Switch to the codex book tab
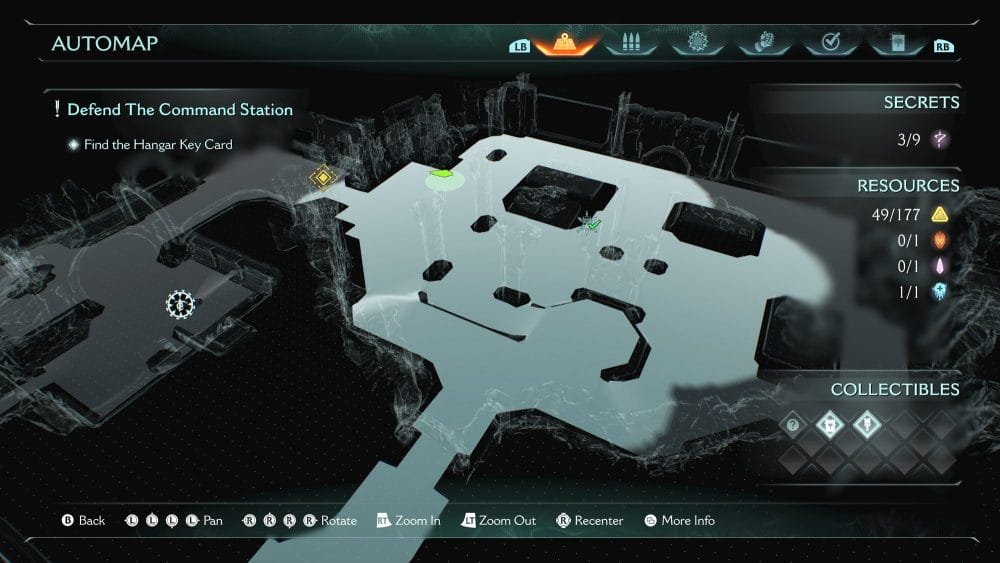The width and height of the screenshot is (1000, 563). [x=895, y=43]
